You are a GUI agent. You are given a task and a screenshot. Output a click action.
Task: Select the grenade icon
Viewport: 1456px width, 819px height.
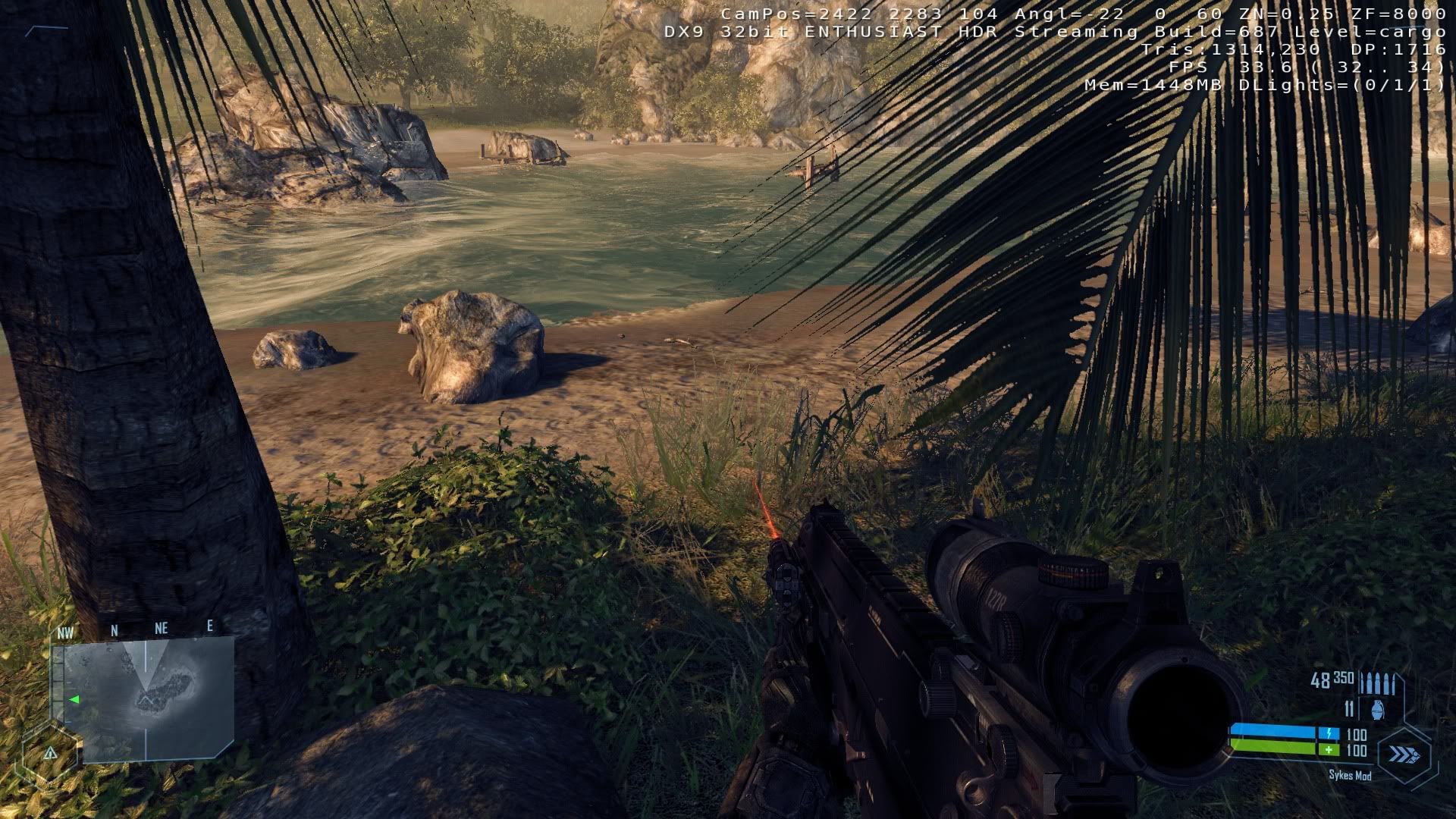tap(1377, 710)
